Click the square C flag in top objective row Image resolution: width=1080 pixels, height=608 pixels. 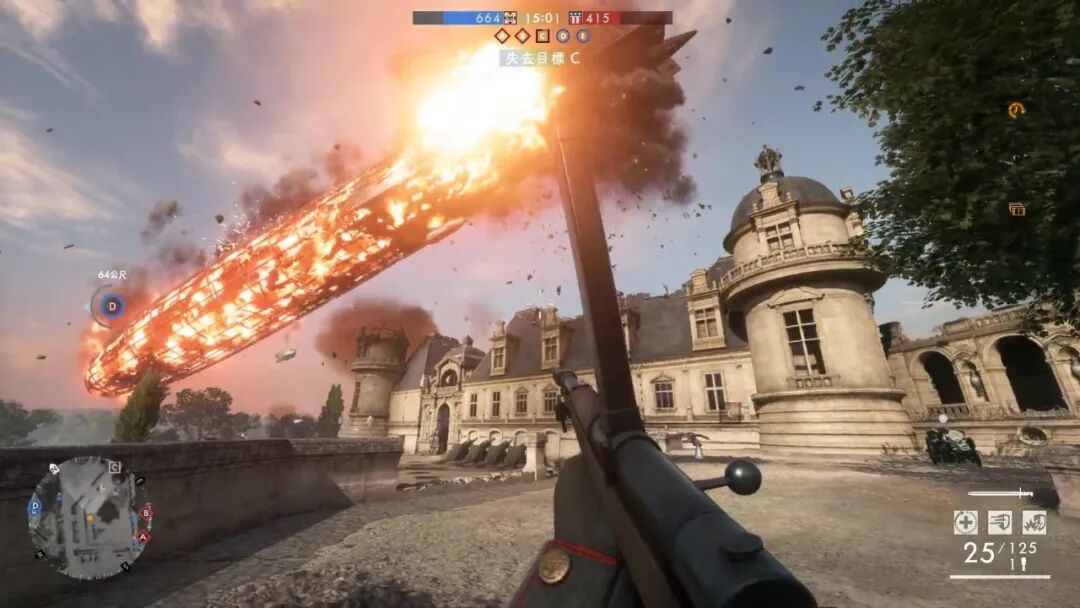tap(542, 36)
